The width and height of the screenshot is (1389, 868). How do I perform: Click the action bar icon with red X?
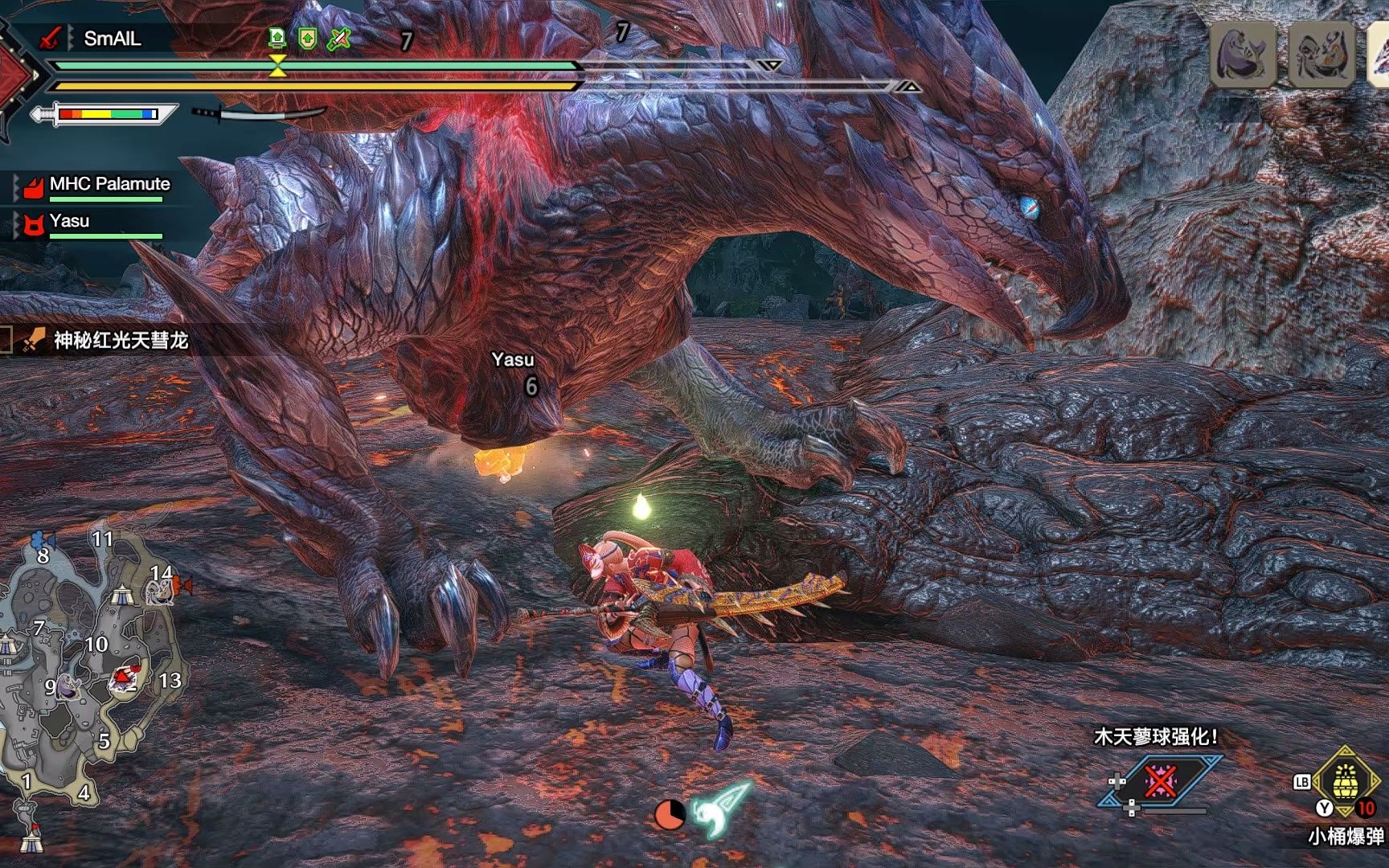tap(1160, 780)
